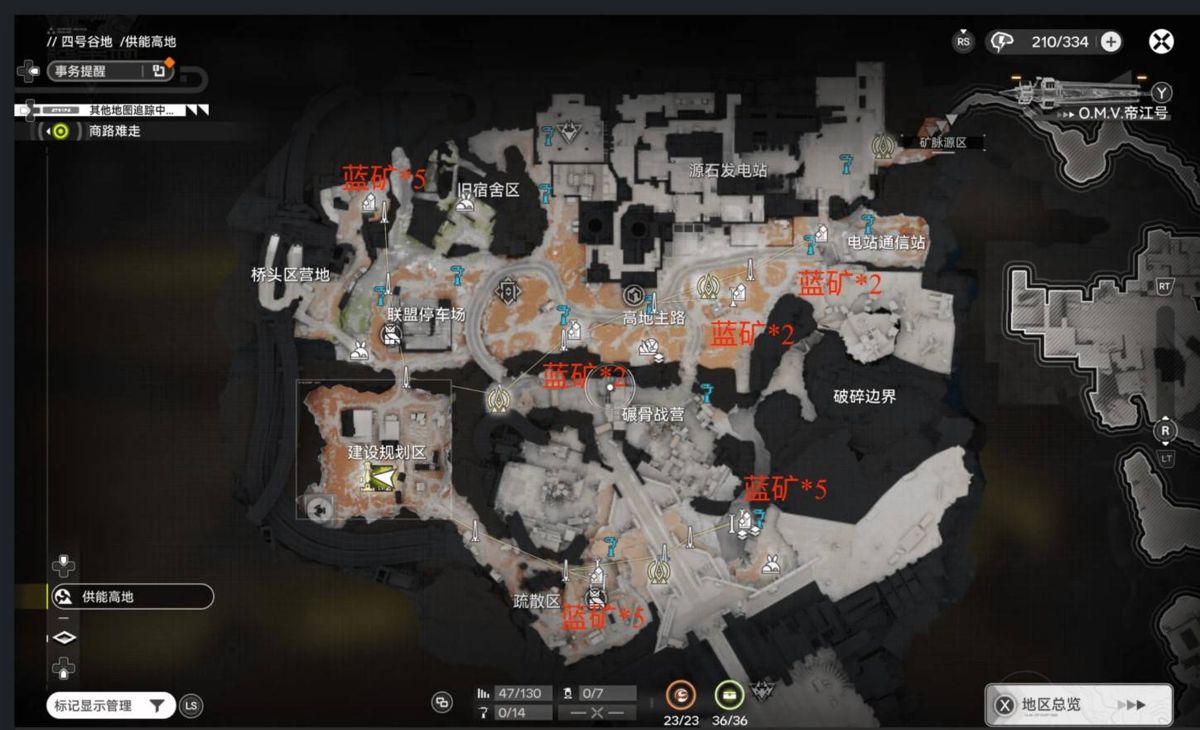Select the 联盟停车场 map marker icon
This screenshot has width=1200, height=730.
[389, 338]
